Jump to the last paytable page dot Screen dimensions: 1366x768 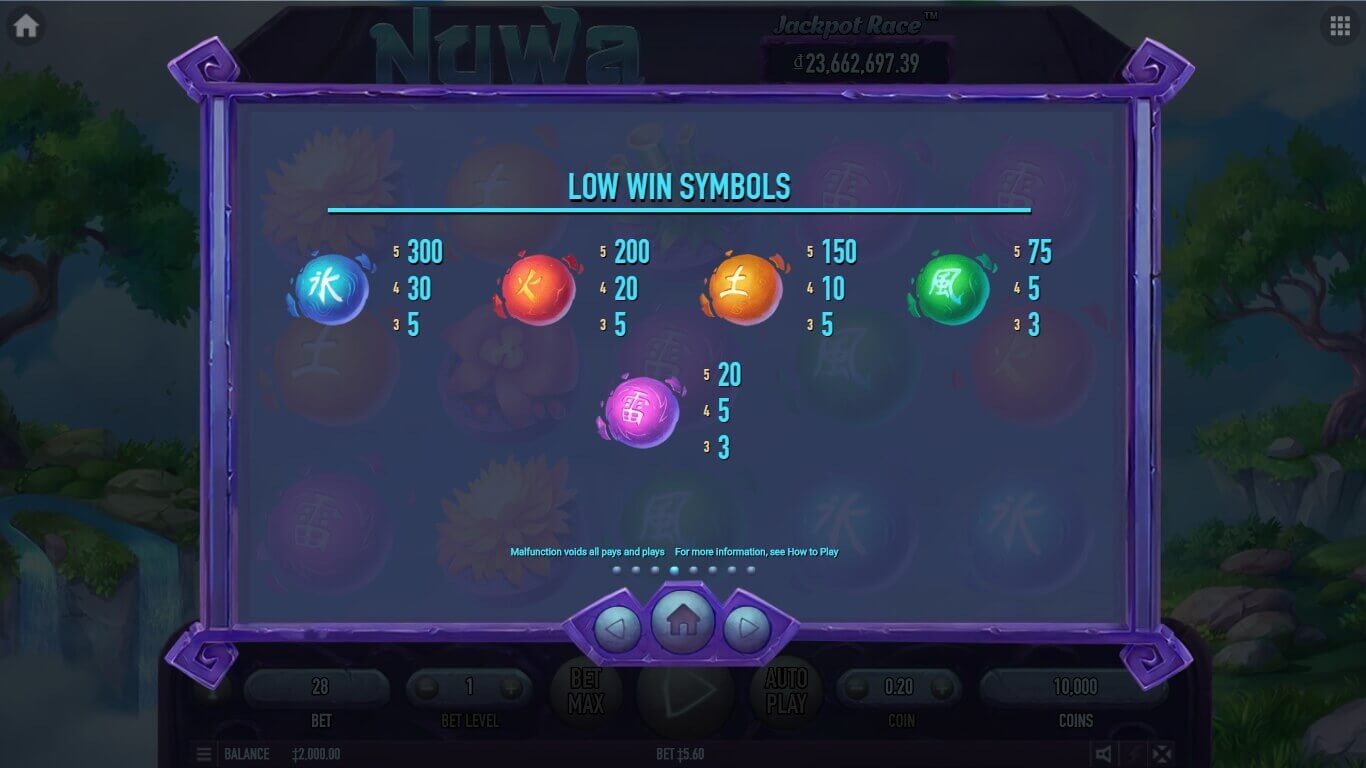(751, 570)
